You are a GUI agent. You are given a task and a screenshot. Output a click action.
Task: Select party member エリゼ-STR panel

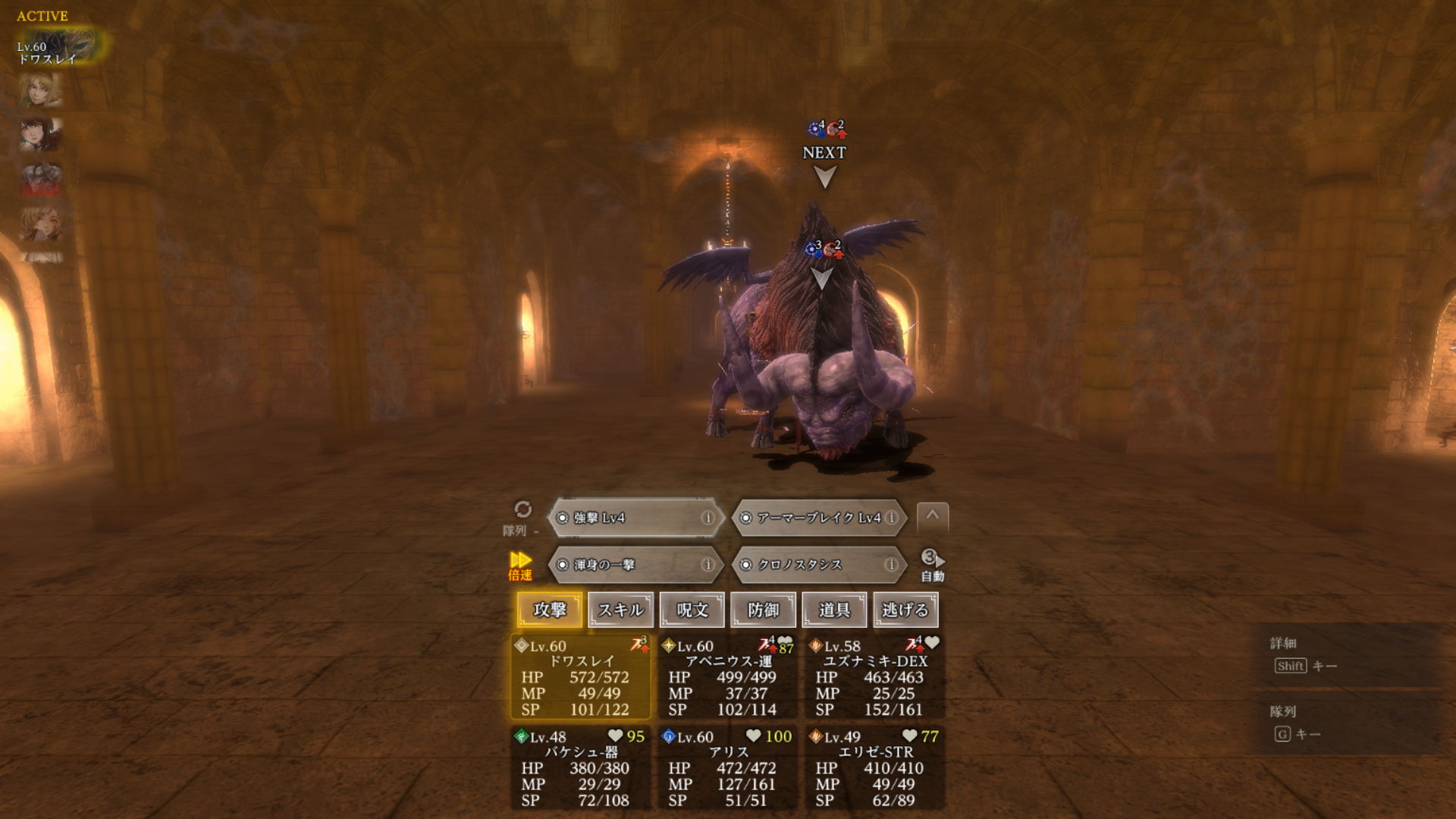(875, 768)
